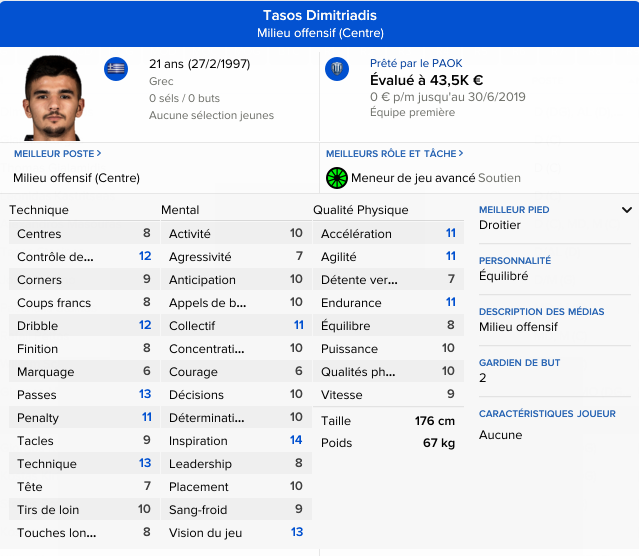Select the Dribble attribute row

(x=84, y=326)
